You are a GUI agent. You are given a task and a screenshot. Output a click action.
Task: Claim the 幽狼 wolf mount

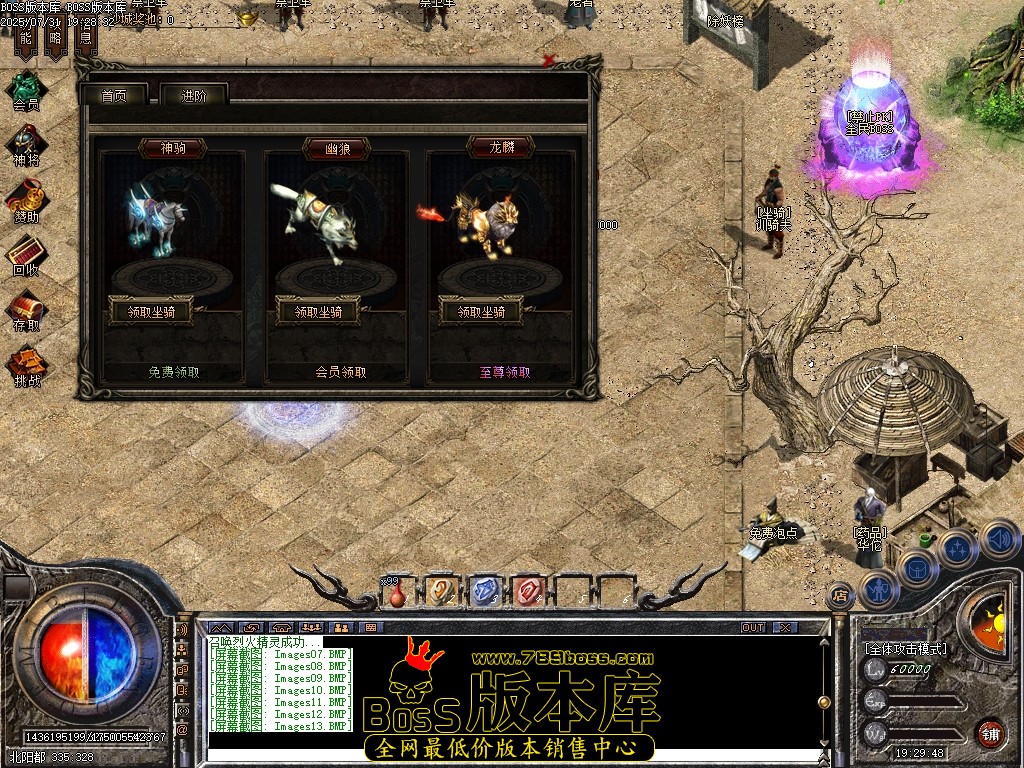(311, 311)
